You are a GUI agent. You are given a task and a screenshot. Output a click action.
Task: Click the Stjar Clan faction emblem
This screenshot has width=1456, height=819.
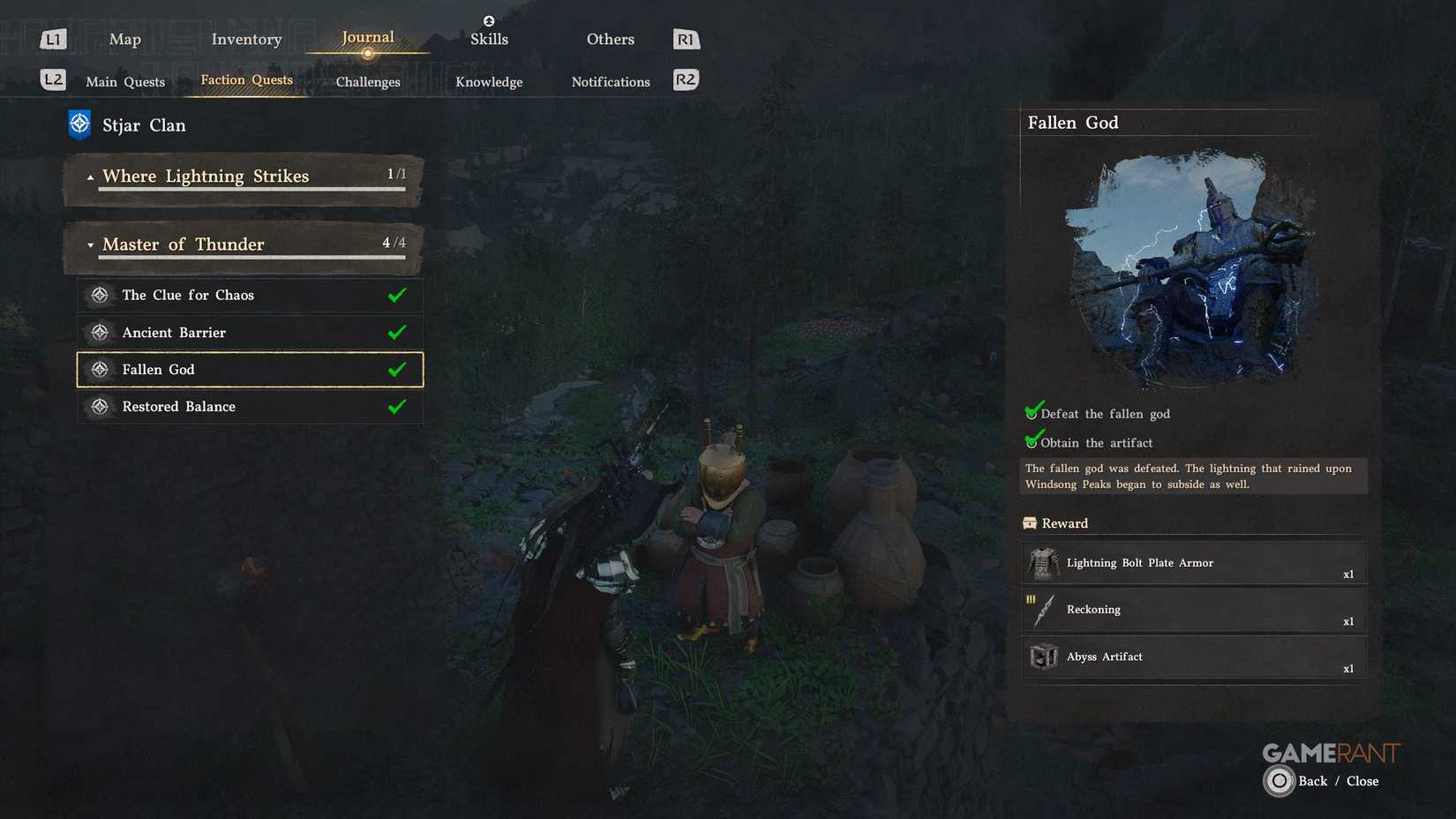[79, 124]
